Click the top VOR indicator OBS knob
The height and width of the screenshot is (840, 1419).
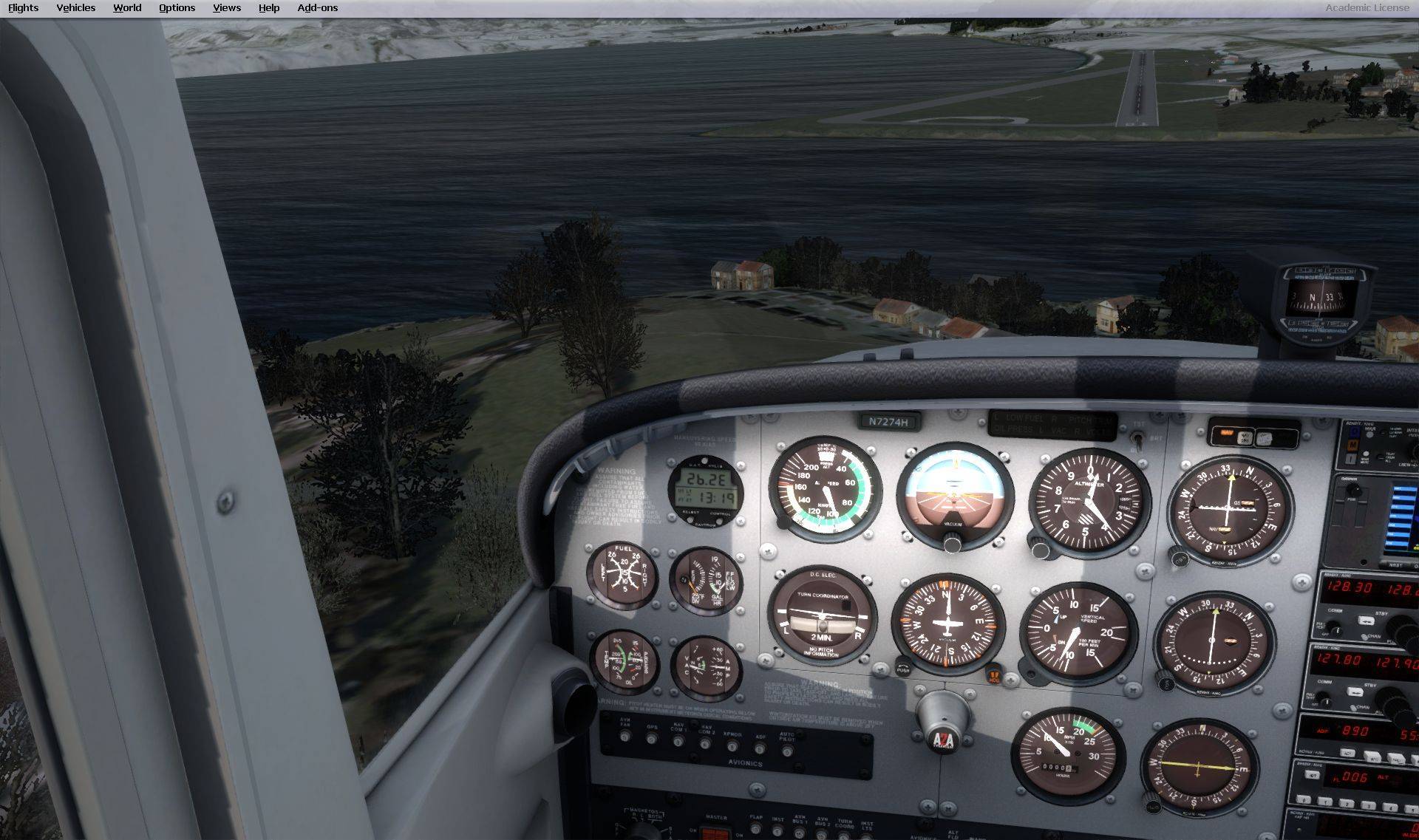pyautogui.click(x=1177, y=556)
